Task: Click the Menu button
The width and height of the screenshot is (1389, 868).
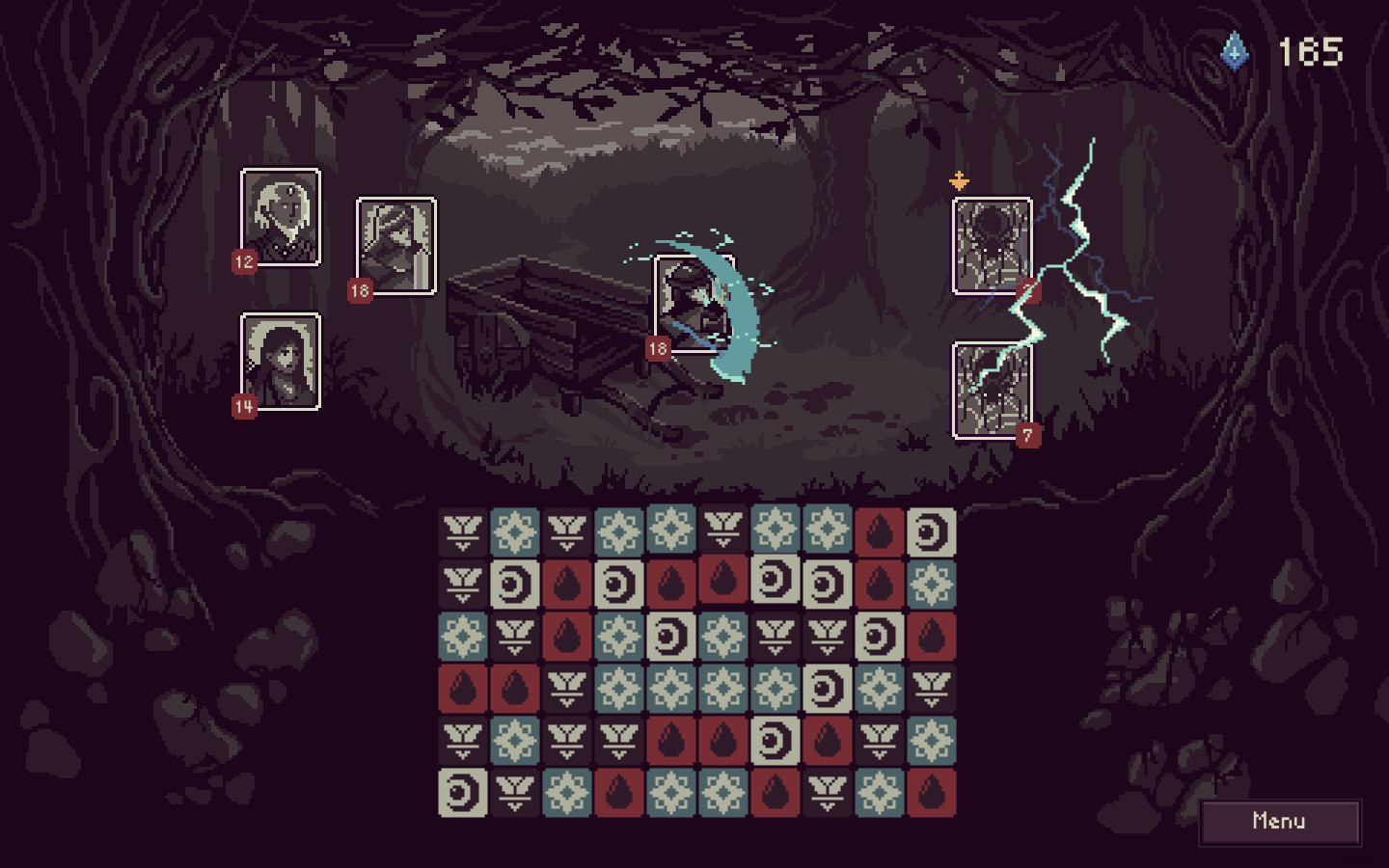Action: pyautogui.click(x=1280, y=821)
